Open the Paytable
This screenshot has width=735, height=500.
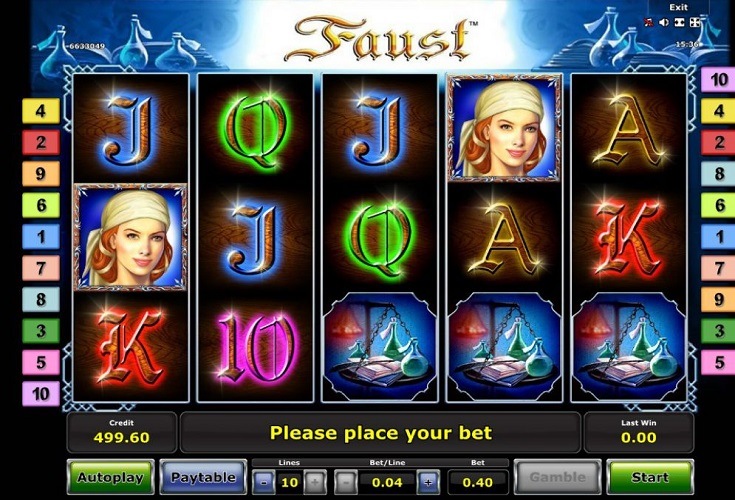202,477
